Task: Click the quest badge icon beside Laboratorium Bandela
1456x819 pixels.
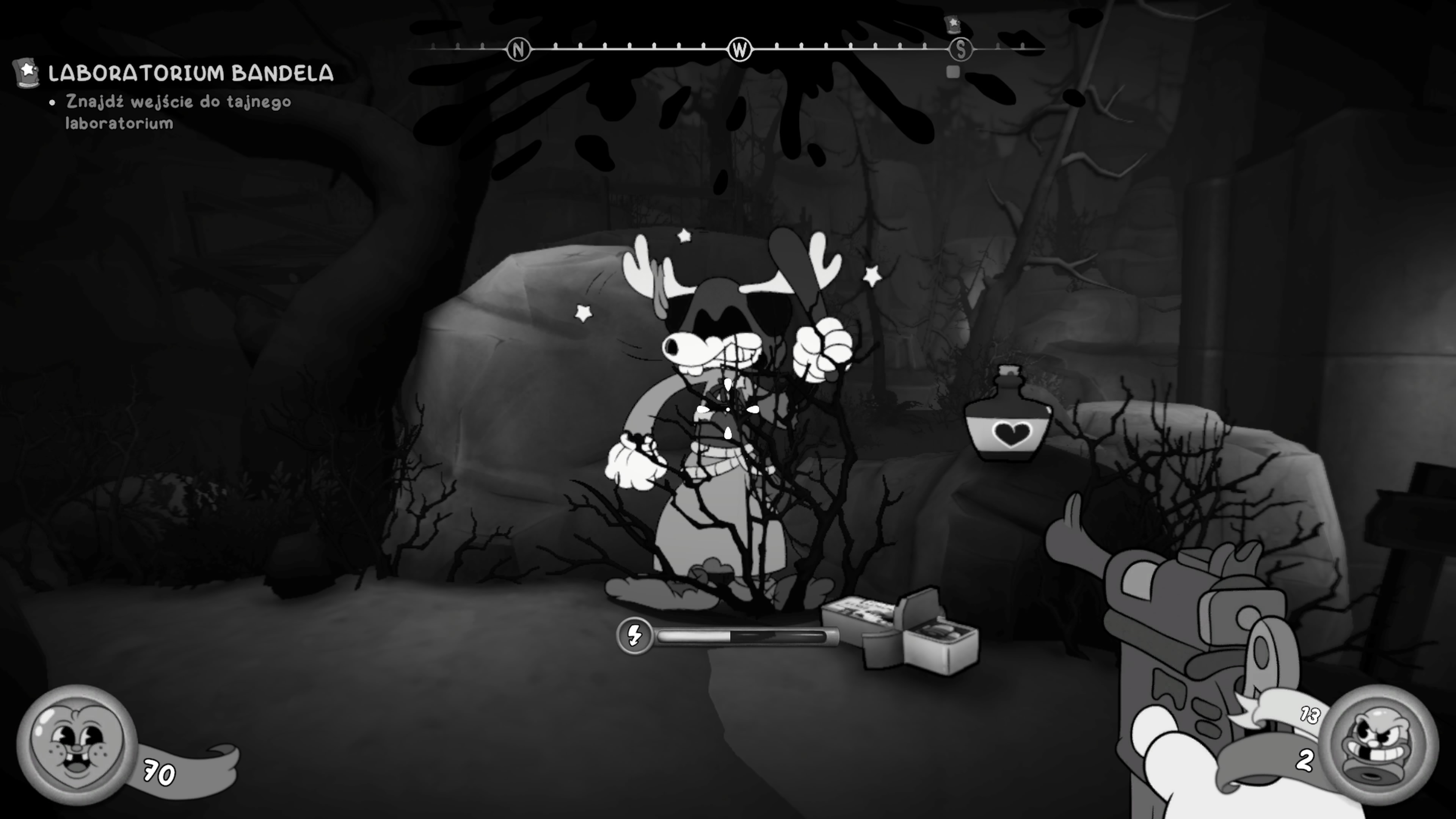Action: tap(26, 73)
